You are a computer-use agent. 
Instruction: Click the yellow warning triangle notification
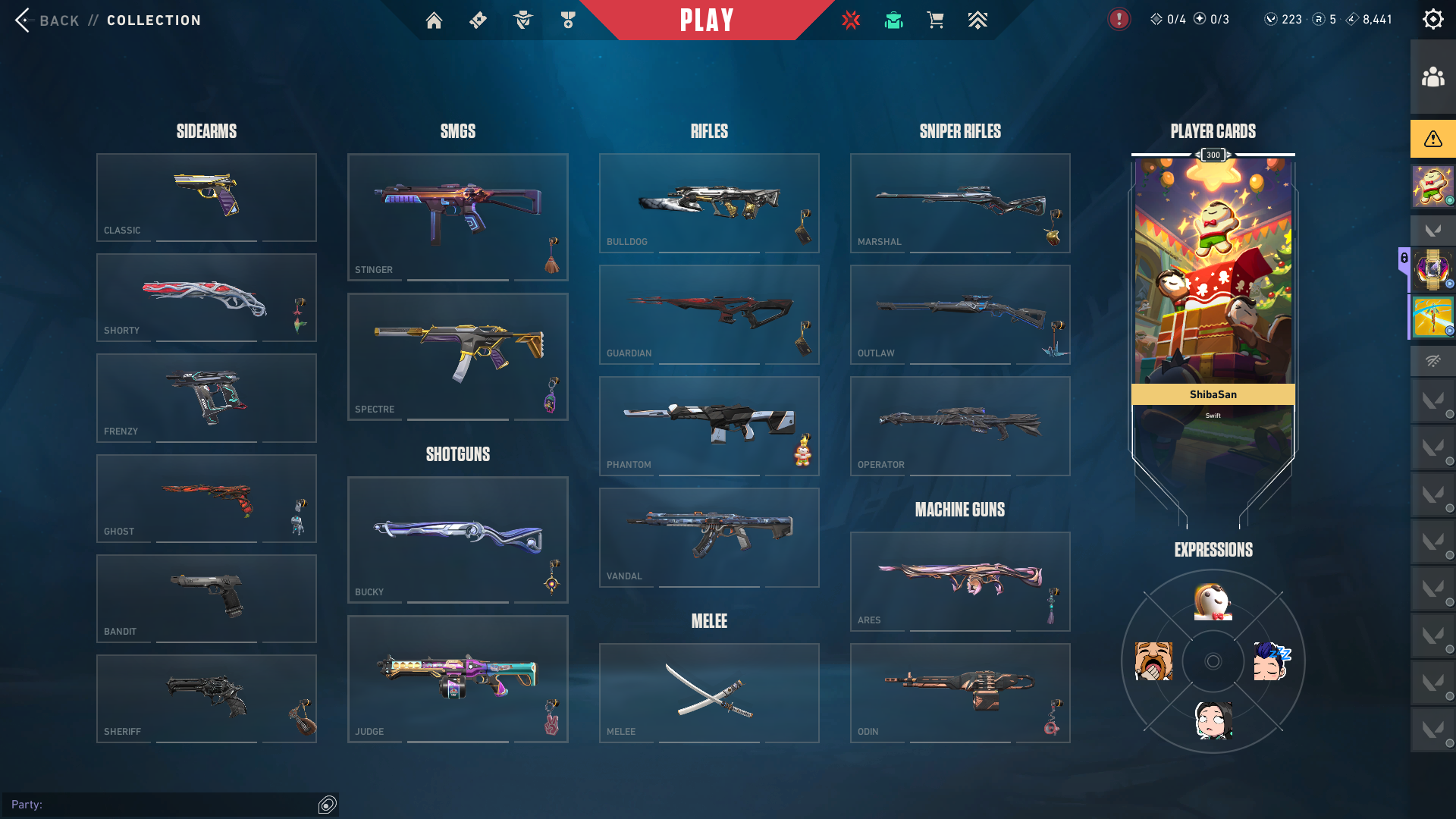pyautogui.click(x=1432, y=139)
